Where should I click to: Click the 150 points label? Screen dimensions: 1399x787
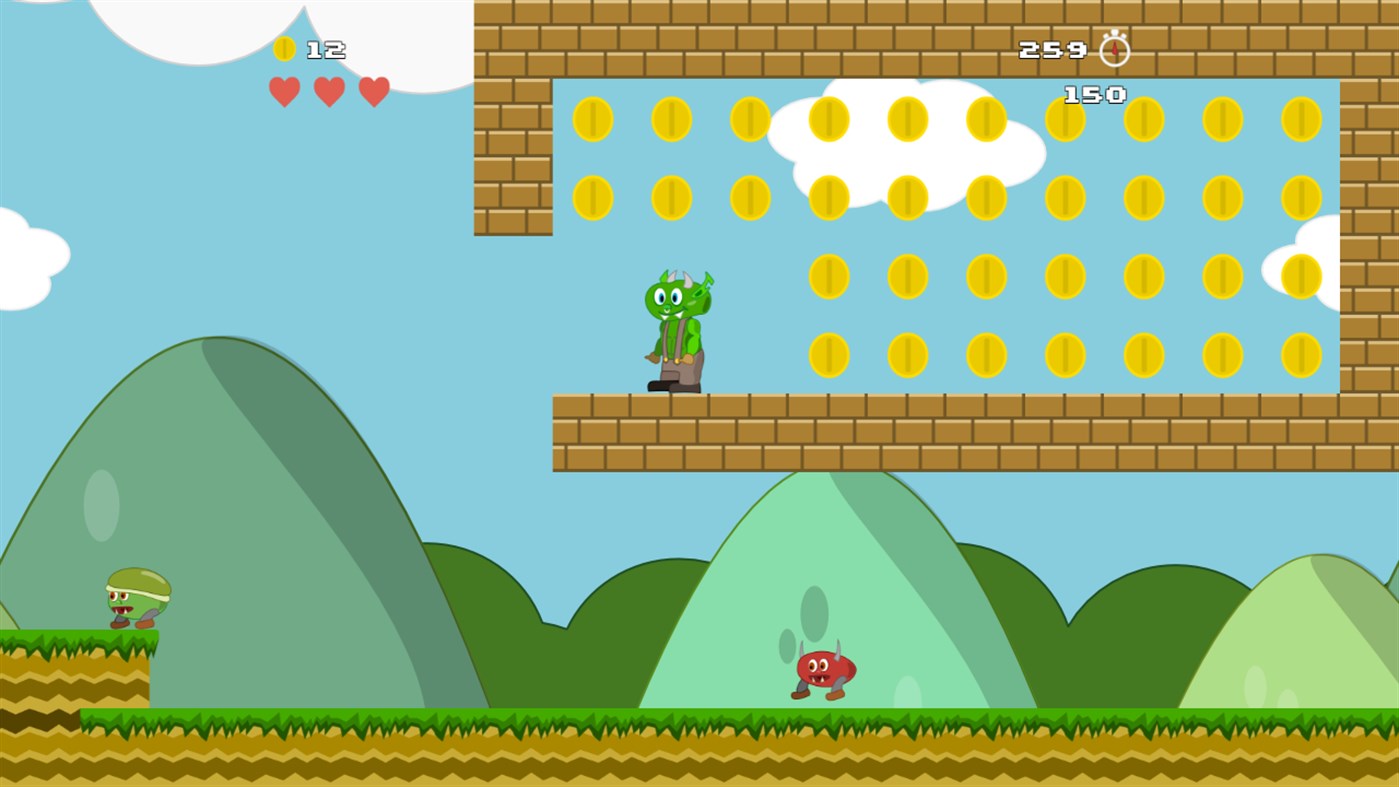[1094, 93]
